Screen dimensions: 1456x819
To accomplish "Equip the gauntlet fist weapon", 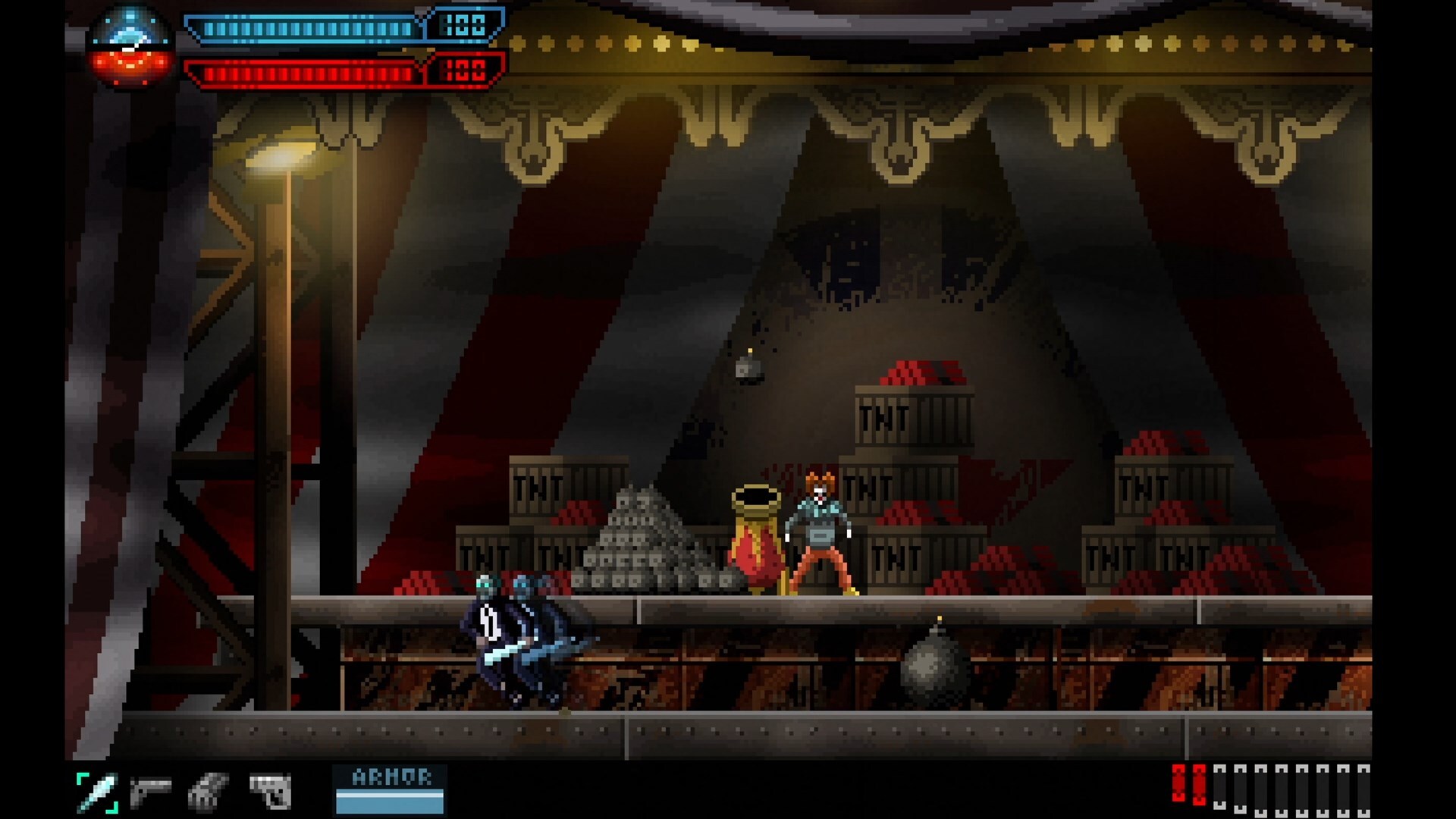I will pos(207,792).
